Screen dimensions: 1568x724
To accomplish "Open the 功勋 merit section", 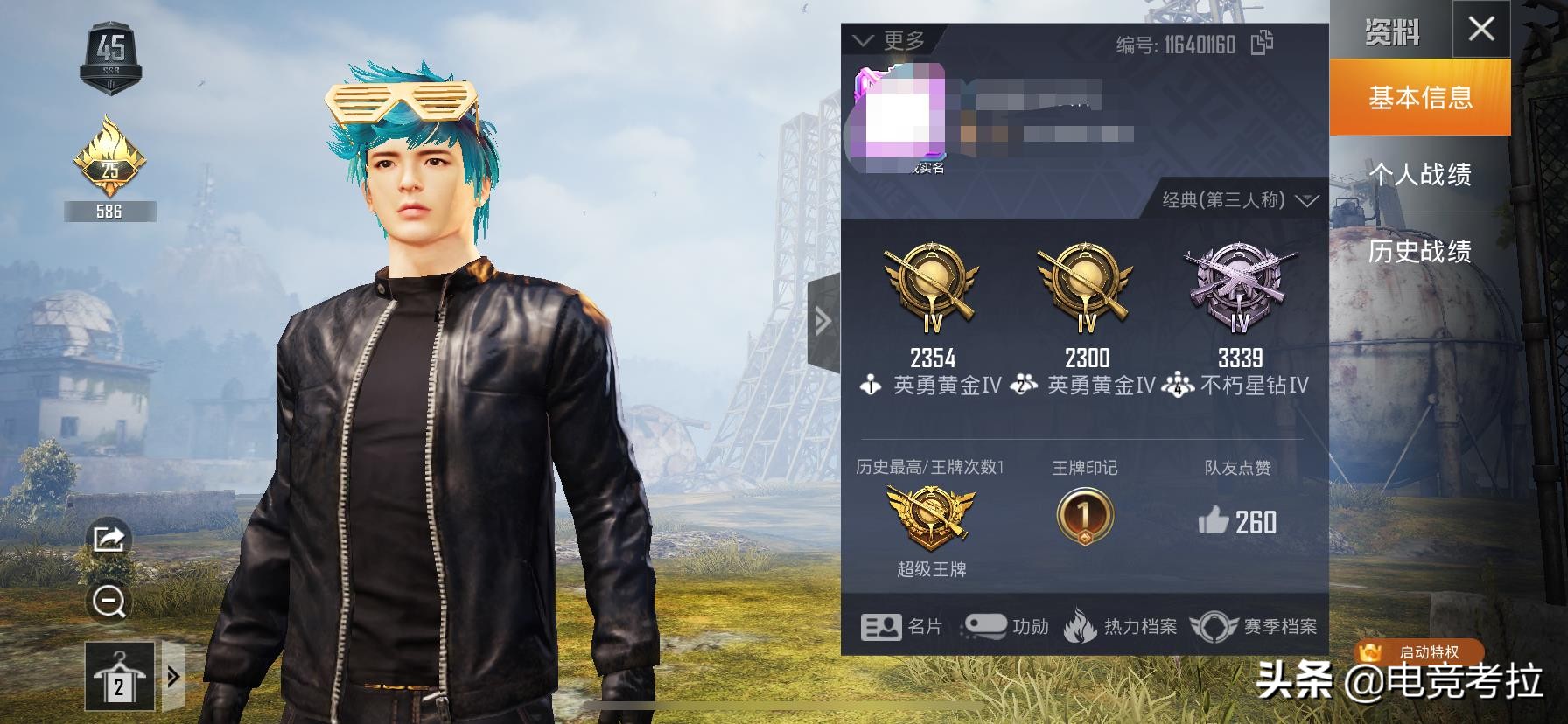I will tap(1006, 626).
